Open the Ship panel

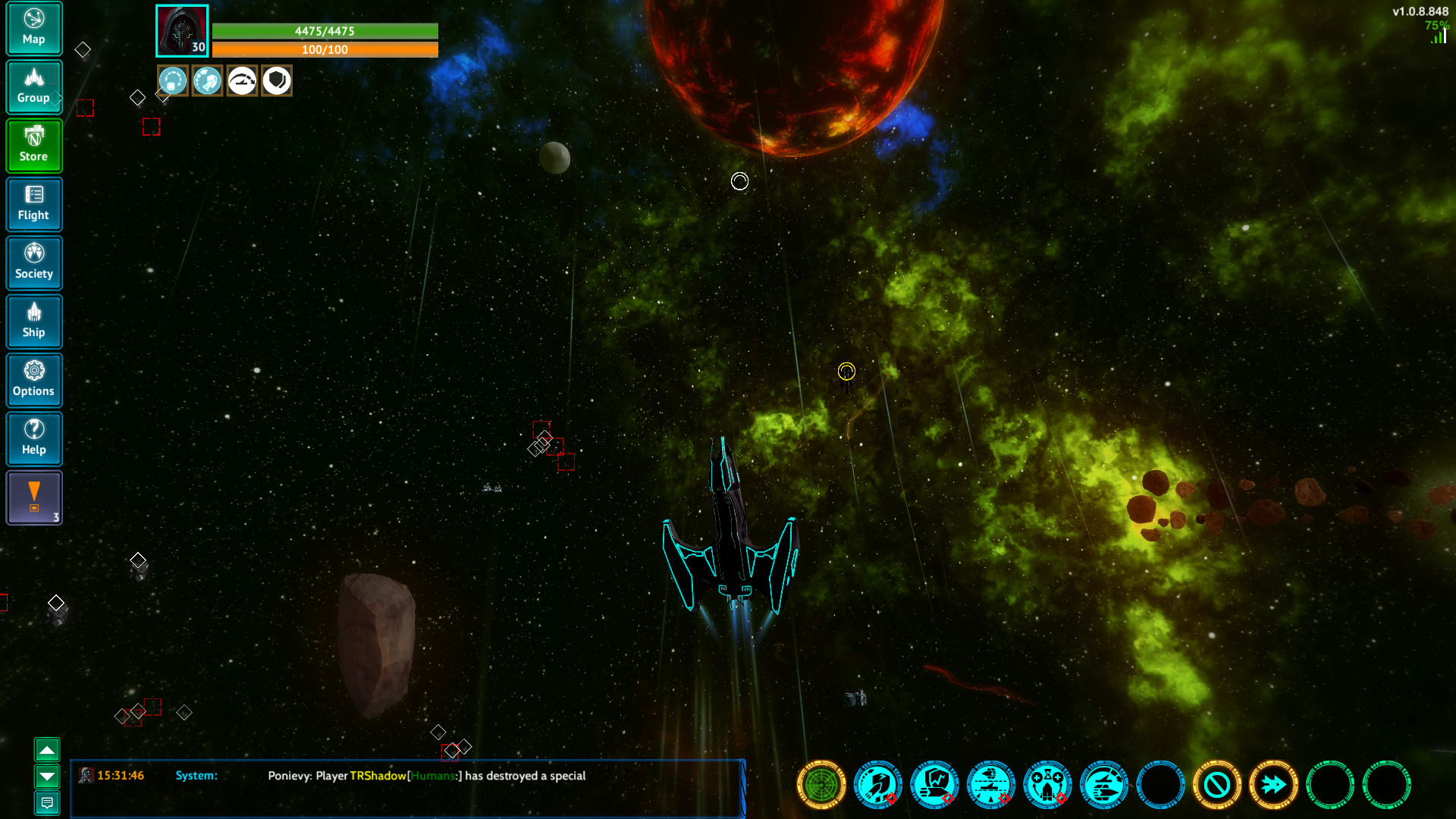click(34, 322)
